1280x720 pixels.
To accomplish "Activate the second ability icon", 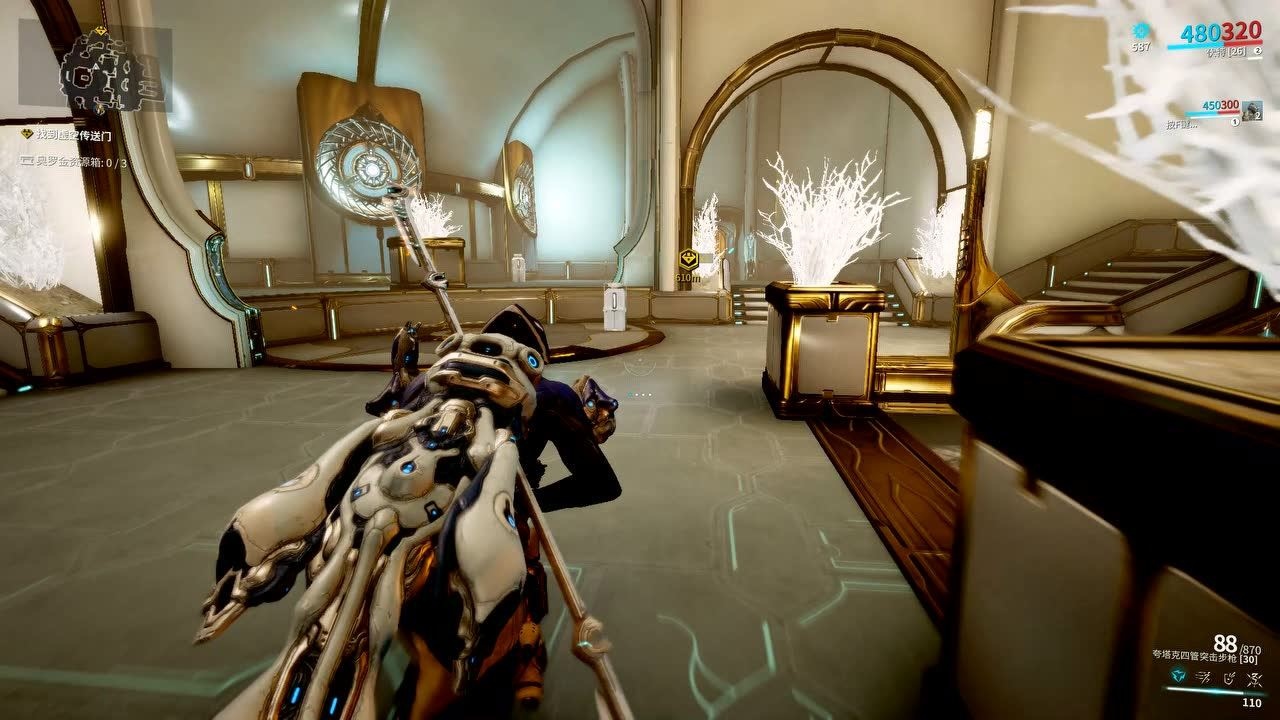I will click(x=1205, y=679).
